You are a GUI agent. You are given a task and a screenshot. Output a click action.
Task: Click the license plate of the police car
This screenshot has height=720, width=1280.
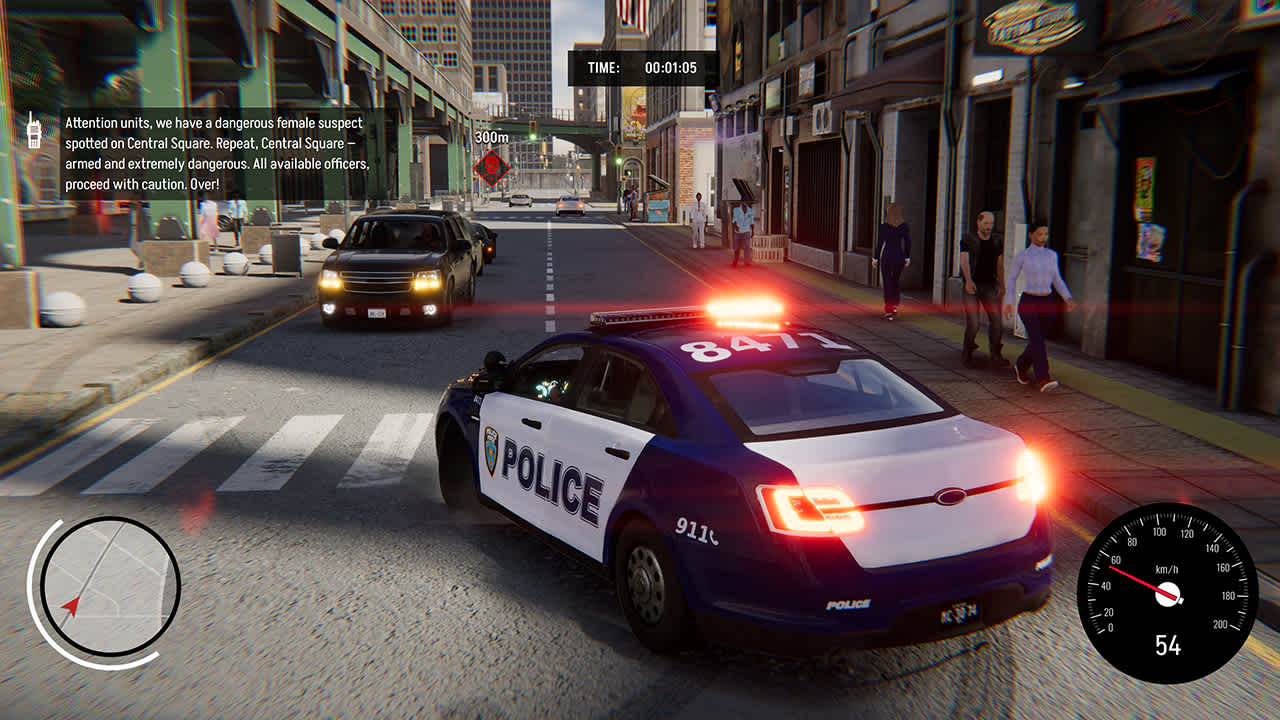tap(959, 613)
